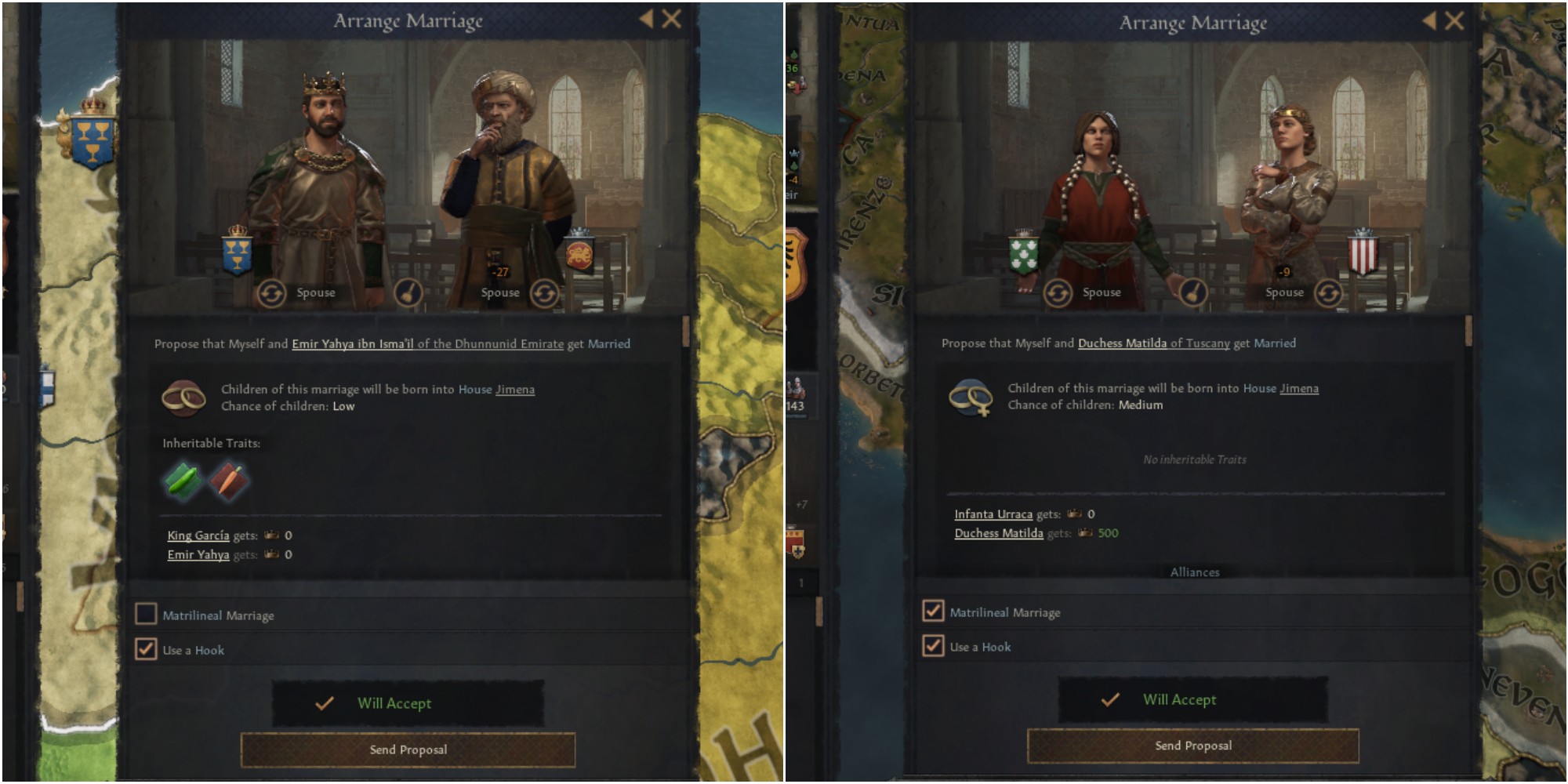Enable the unchecked Matrilineal Marriage checkbox
The image size is (1568, 784).
147,614
